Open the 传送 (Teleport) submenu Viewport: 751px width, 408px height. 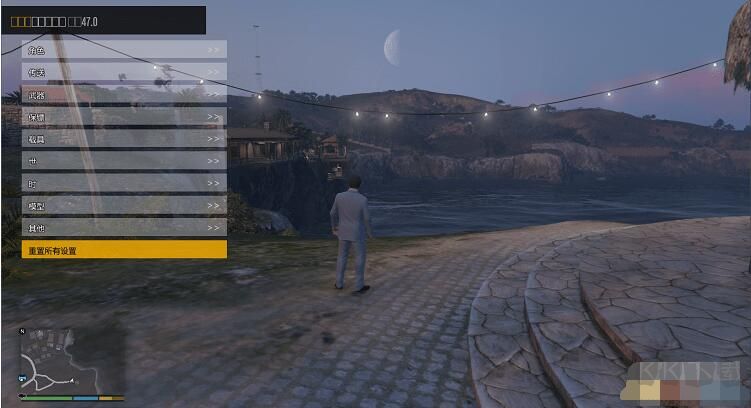click(124, 72)
